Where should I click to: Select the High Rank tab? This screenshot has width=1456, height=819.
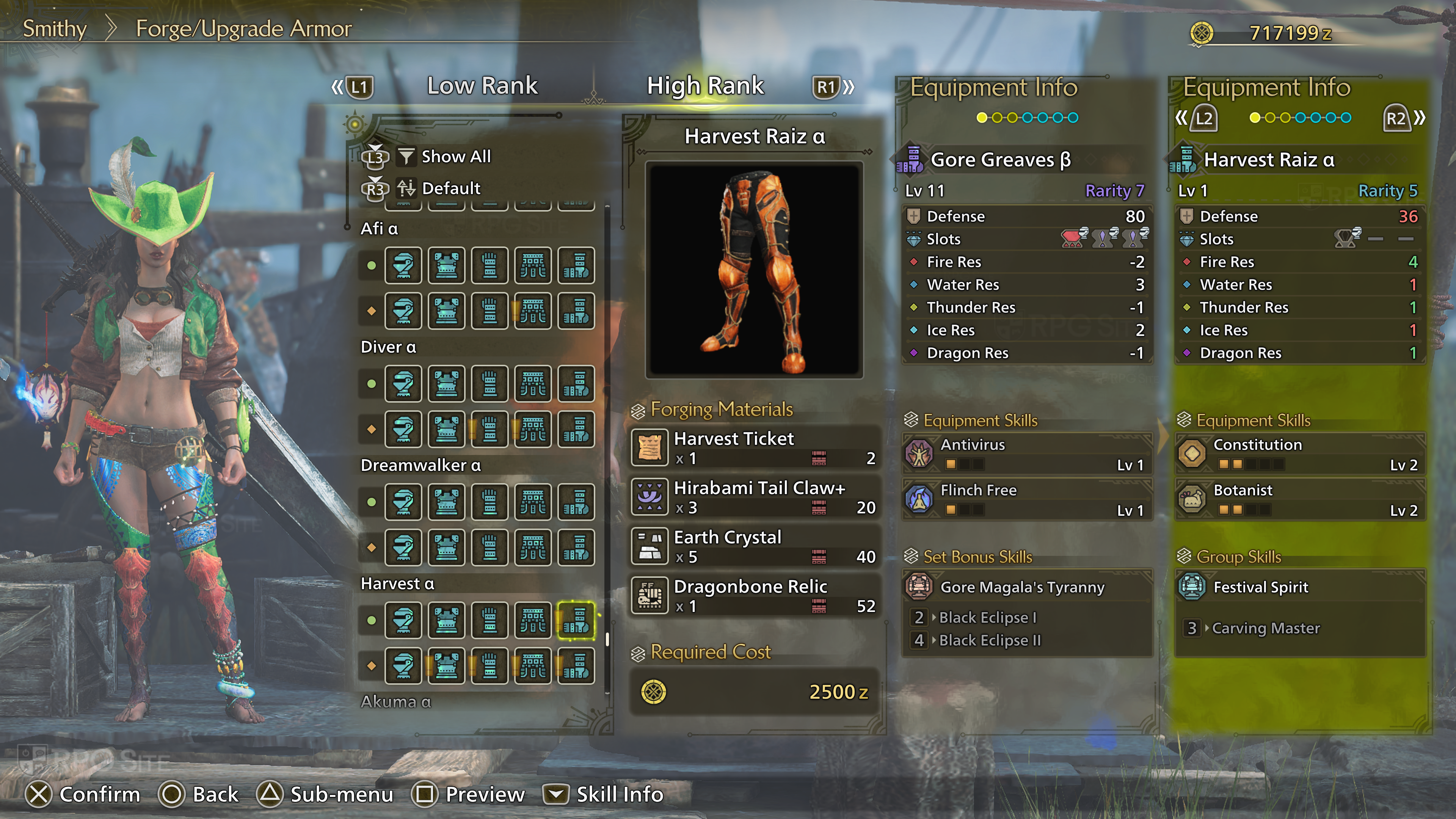point(705,86)
